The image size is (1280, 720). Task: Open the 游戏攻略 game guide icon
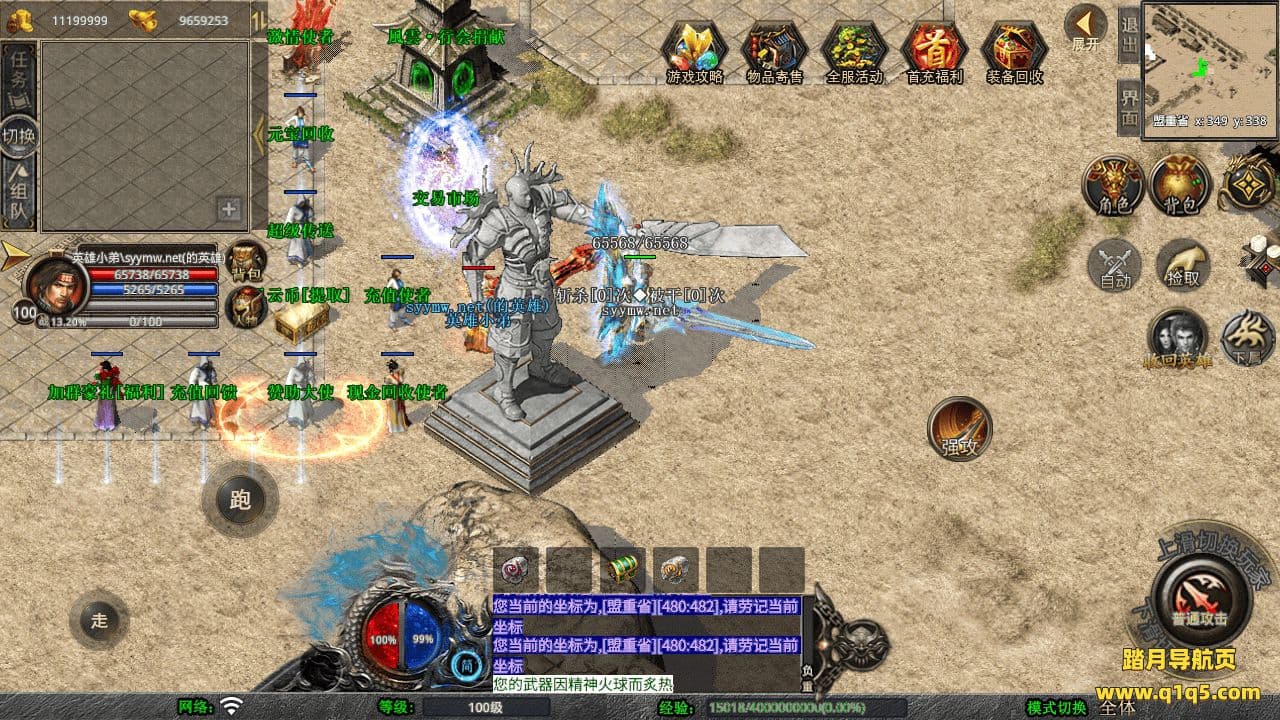(694, 50)
